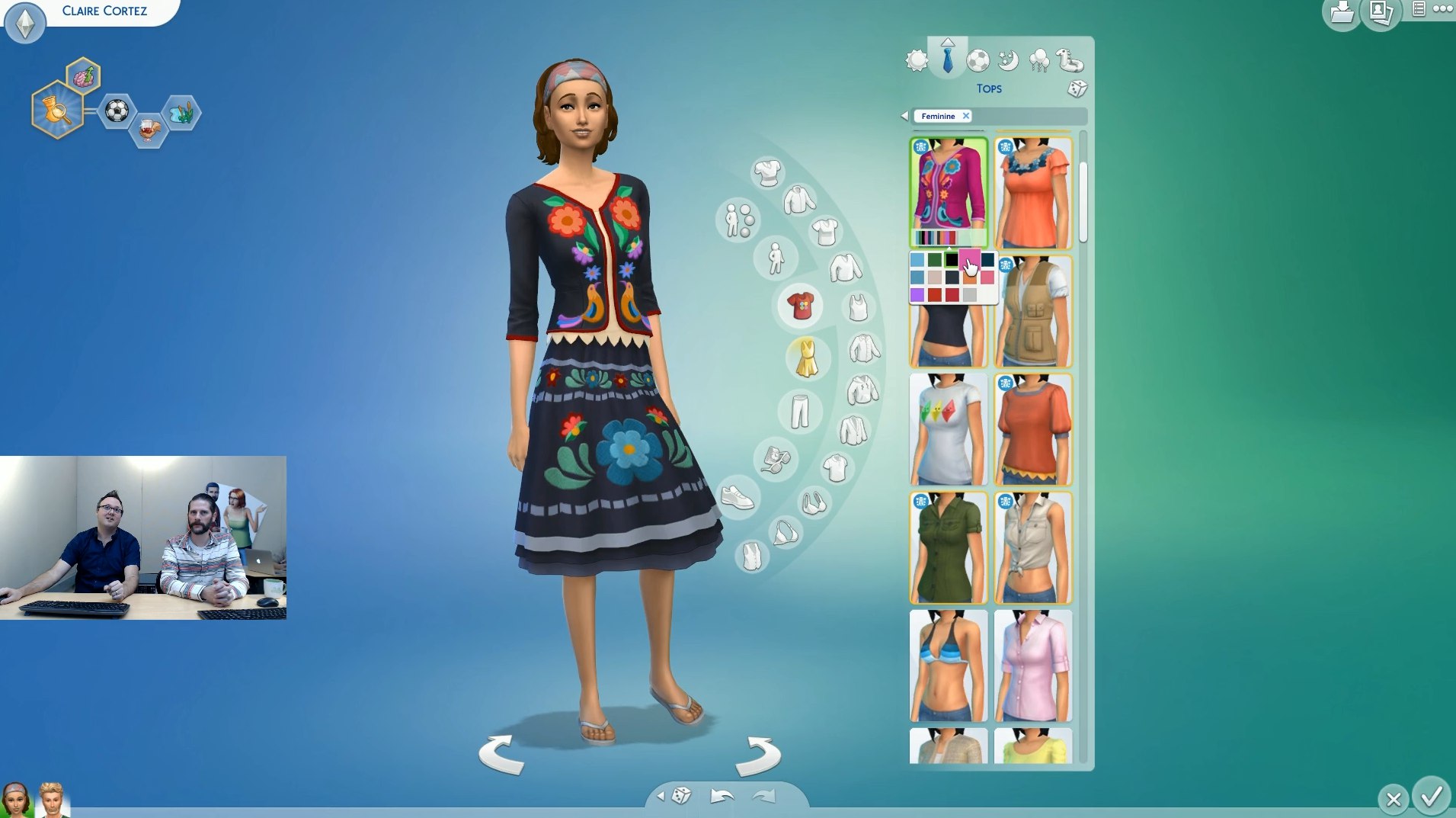Cancel Create-a-Sim with the X button

tap(1394, 799)
